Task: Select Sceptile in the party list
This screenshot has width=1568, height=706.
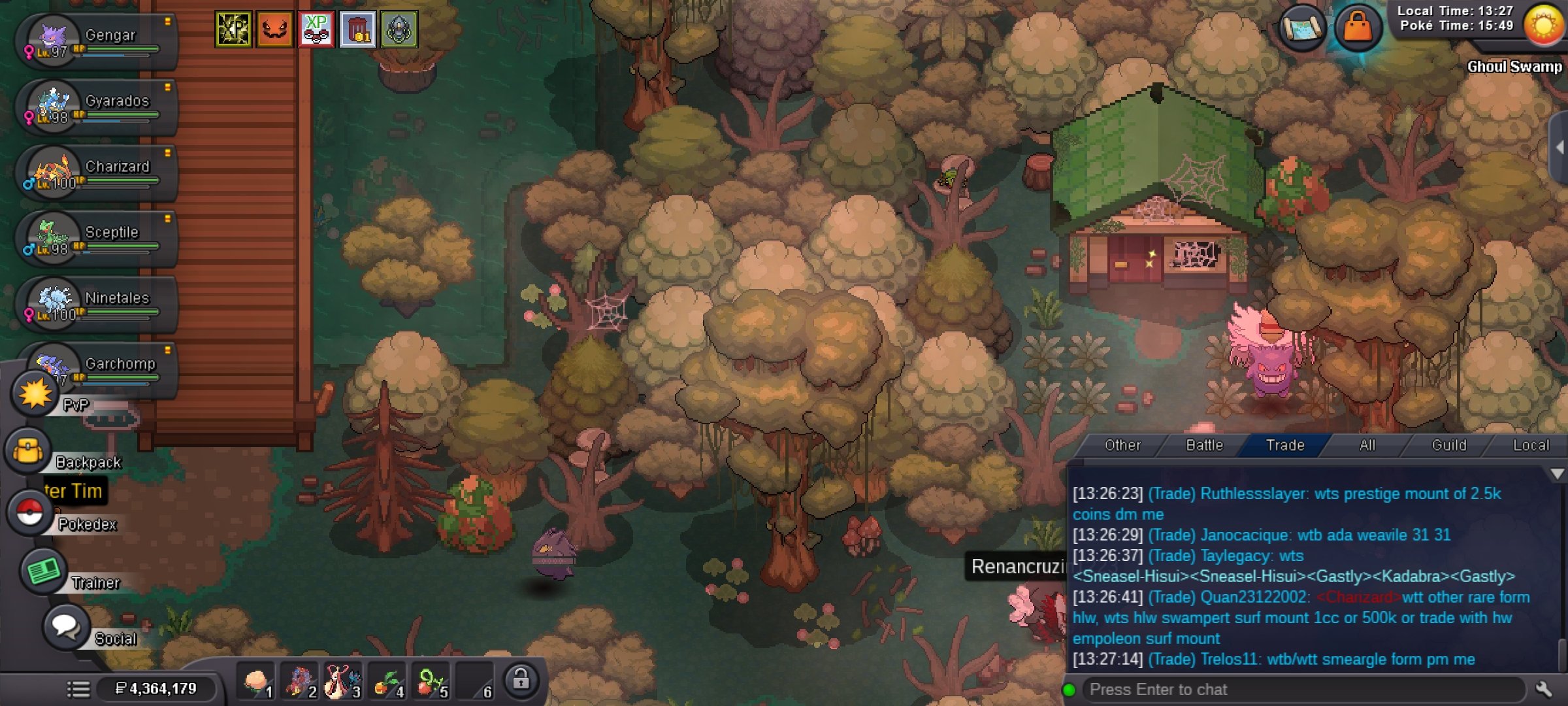Action: point(98,238)
